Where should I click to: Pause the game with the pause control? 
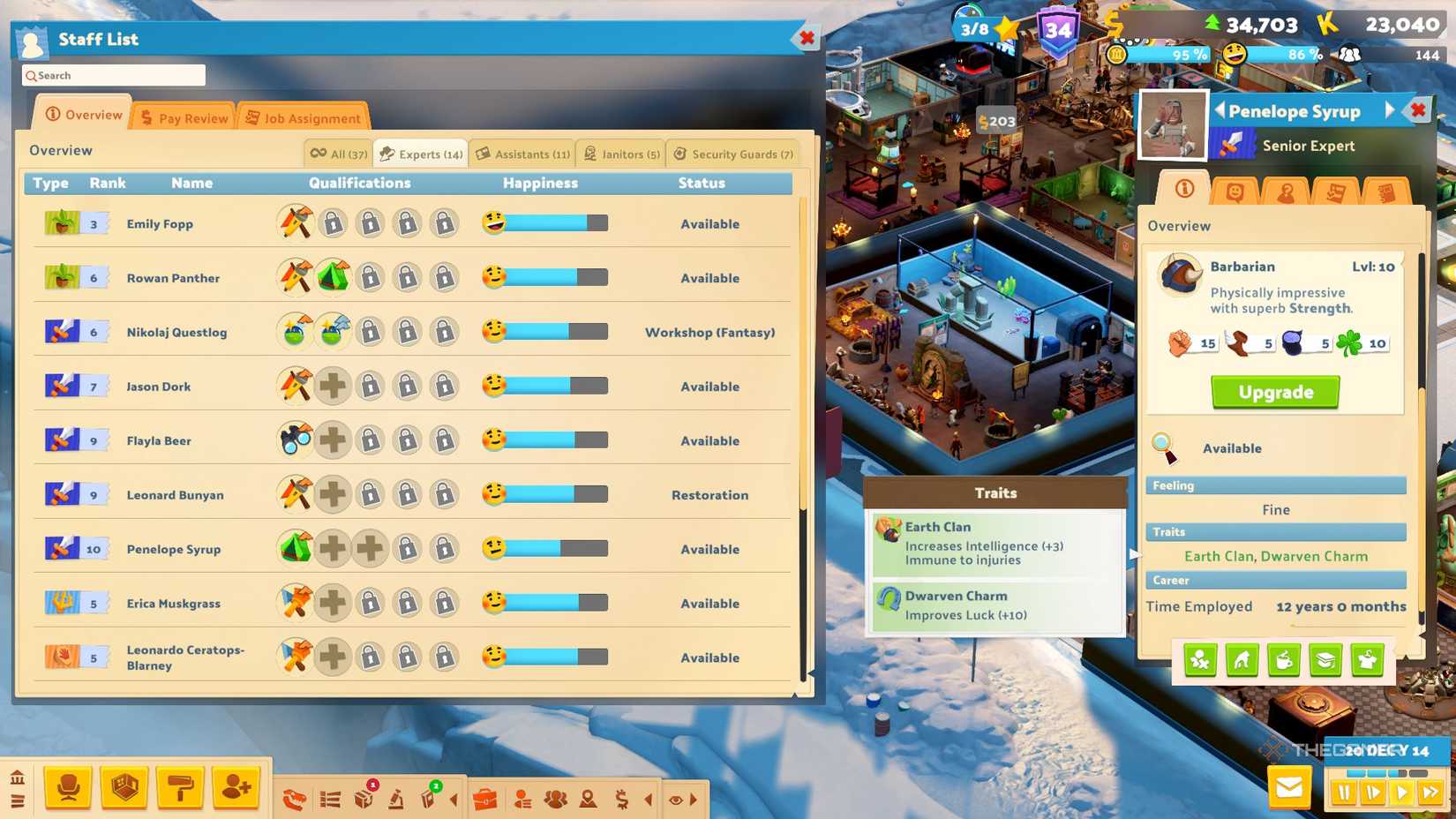1344,793
